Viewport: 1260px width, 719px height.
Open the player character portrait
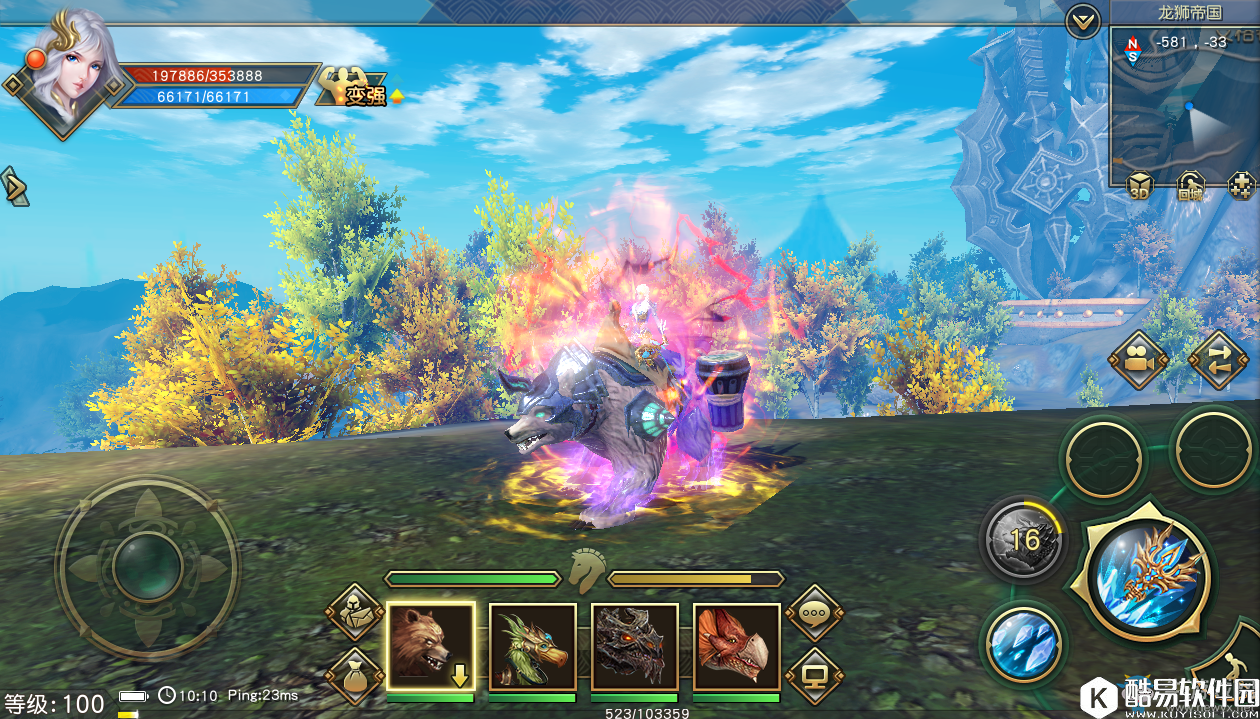[x=68, y=70]
